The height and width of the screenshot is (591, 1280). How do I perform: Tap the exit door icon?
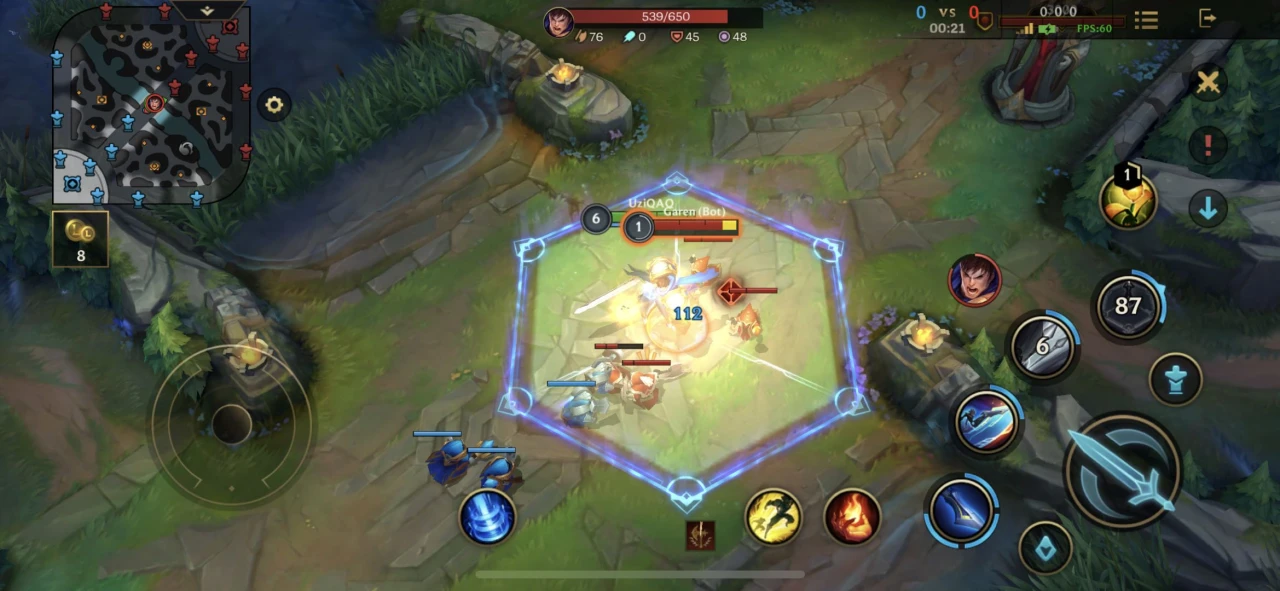click(1208, 18)
